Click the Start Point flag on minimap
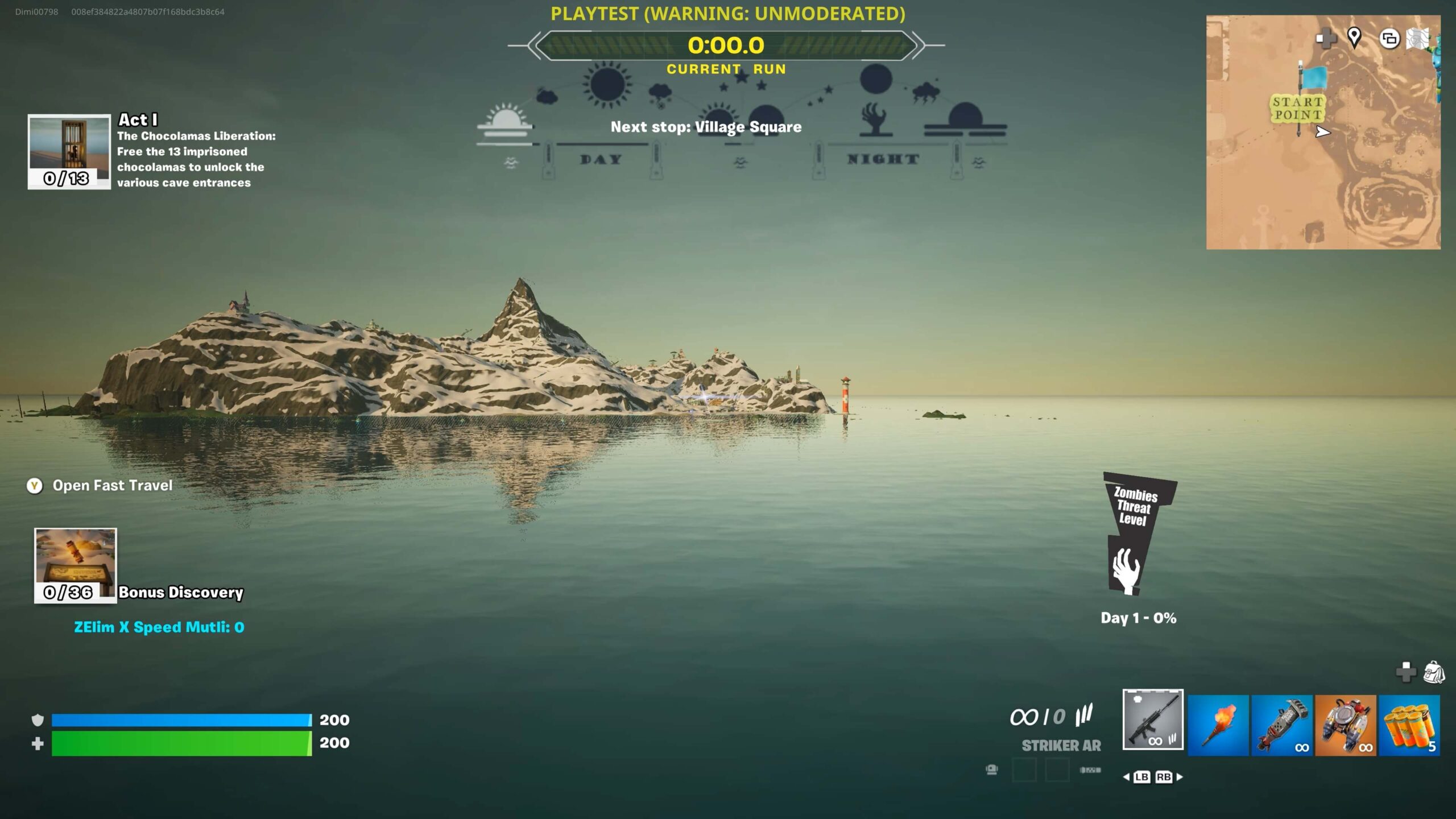 [1313, 77]
